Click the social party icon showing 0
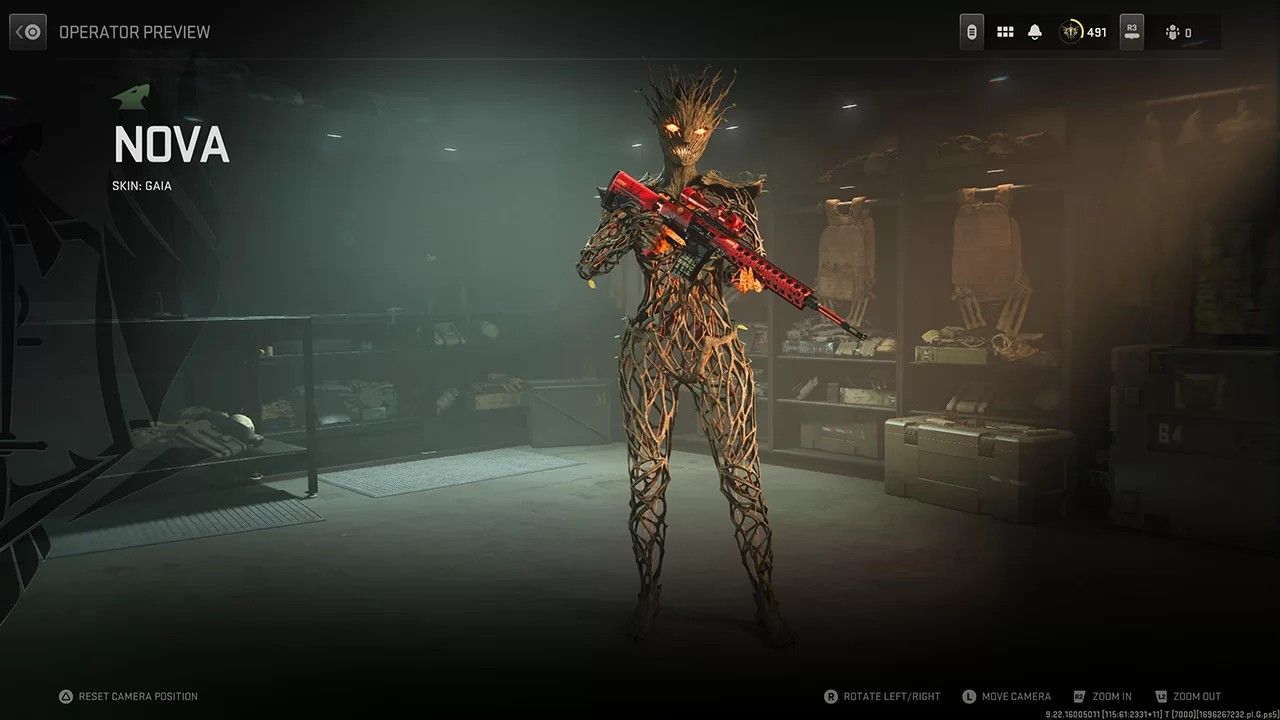The image size is (1280, 720). coord(1175,31)
